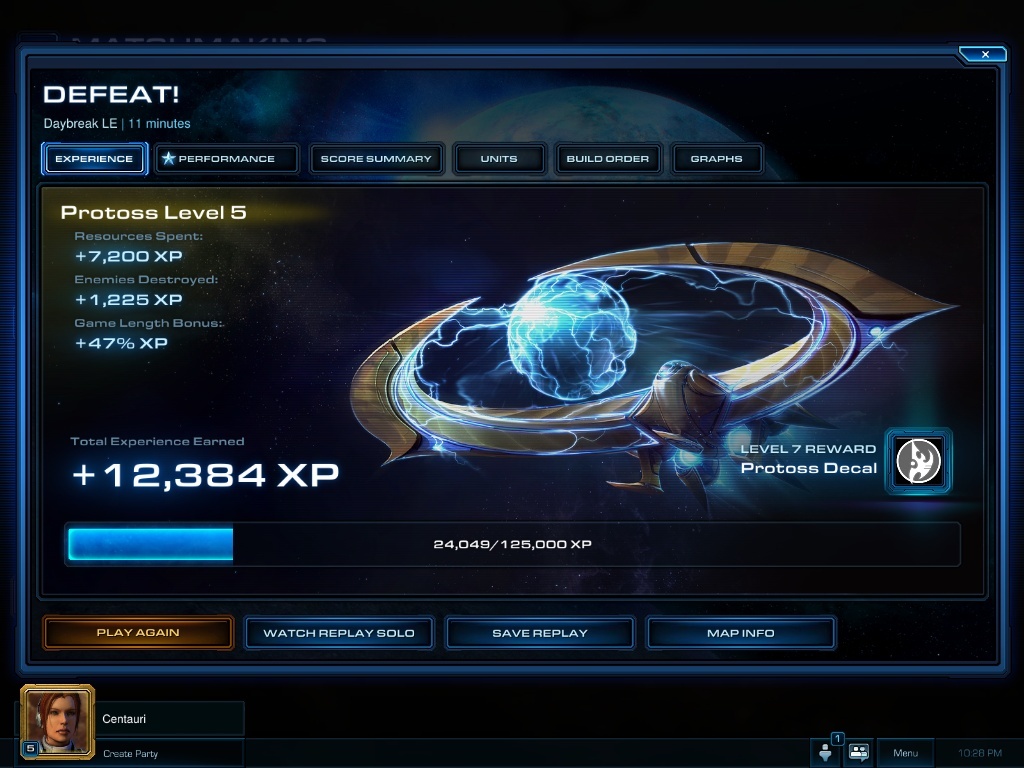Open the chat channels icon

[859, 752]
